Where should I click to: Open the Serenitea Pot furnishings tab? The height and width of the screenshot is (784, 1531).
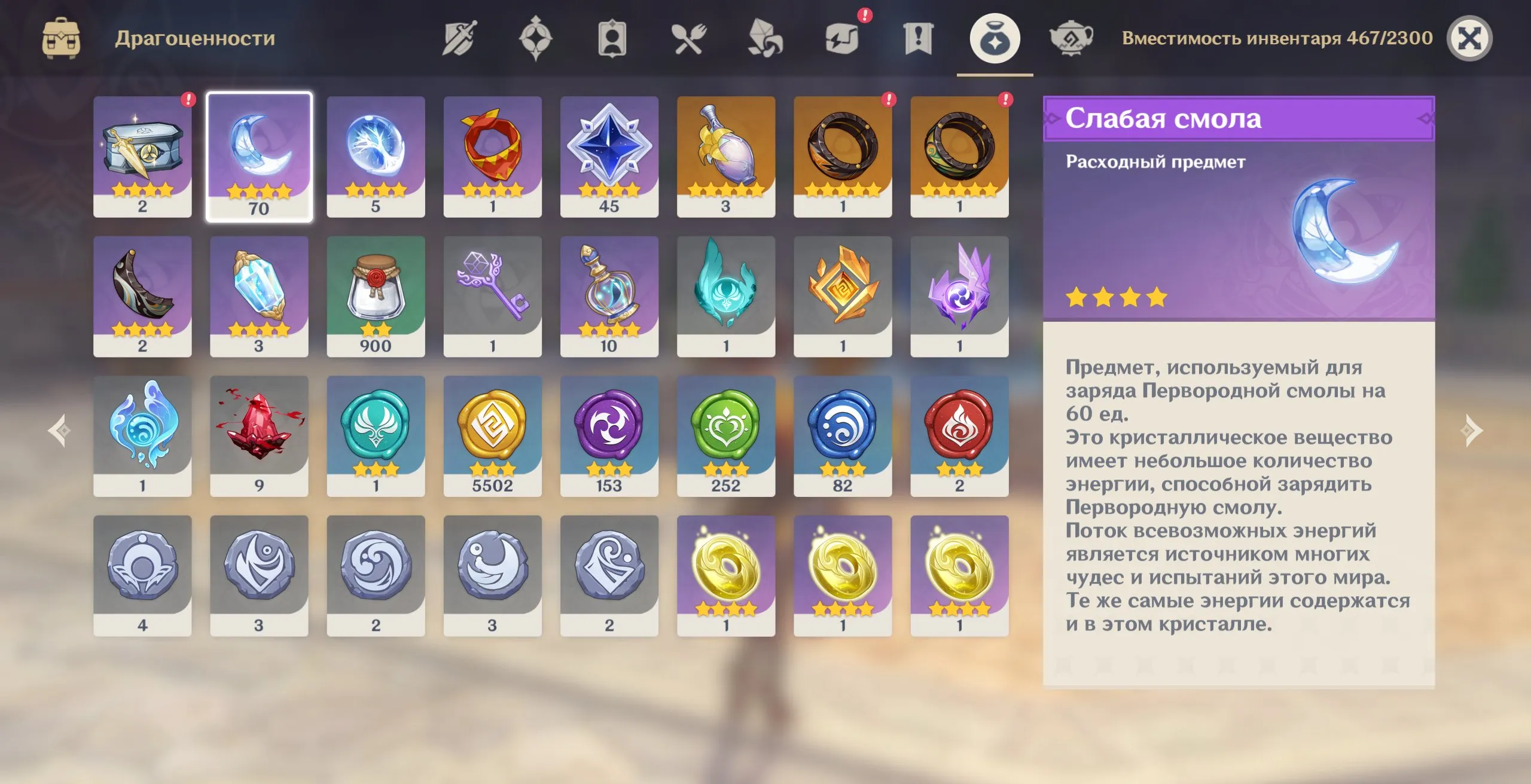1071,38
